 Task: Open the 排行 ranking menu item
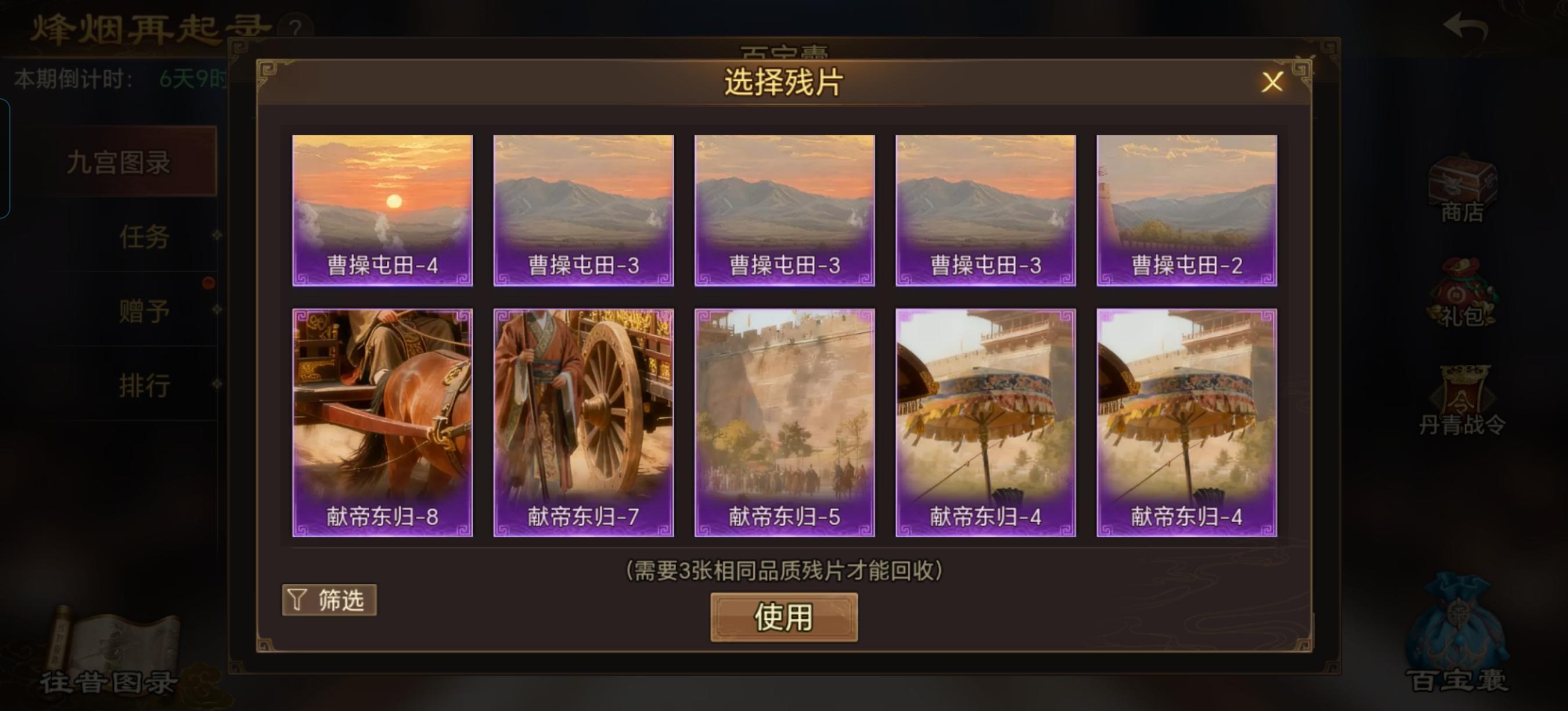143,385
